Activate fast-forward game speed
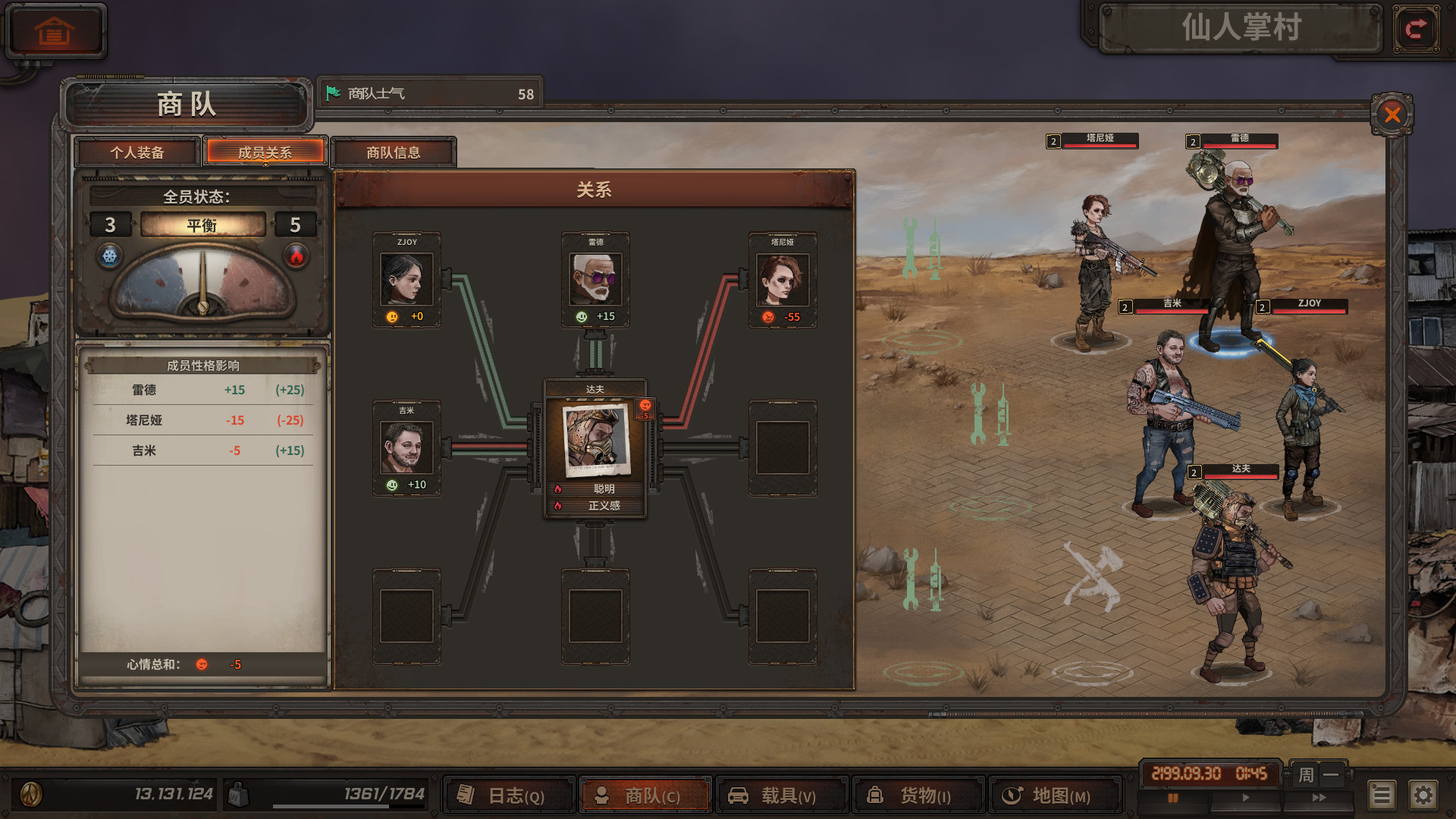This screenshot has width=1456, height=819. 1317,798
